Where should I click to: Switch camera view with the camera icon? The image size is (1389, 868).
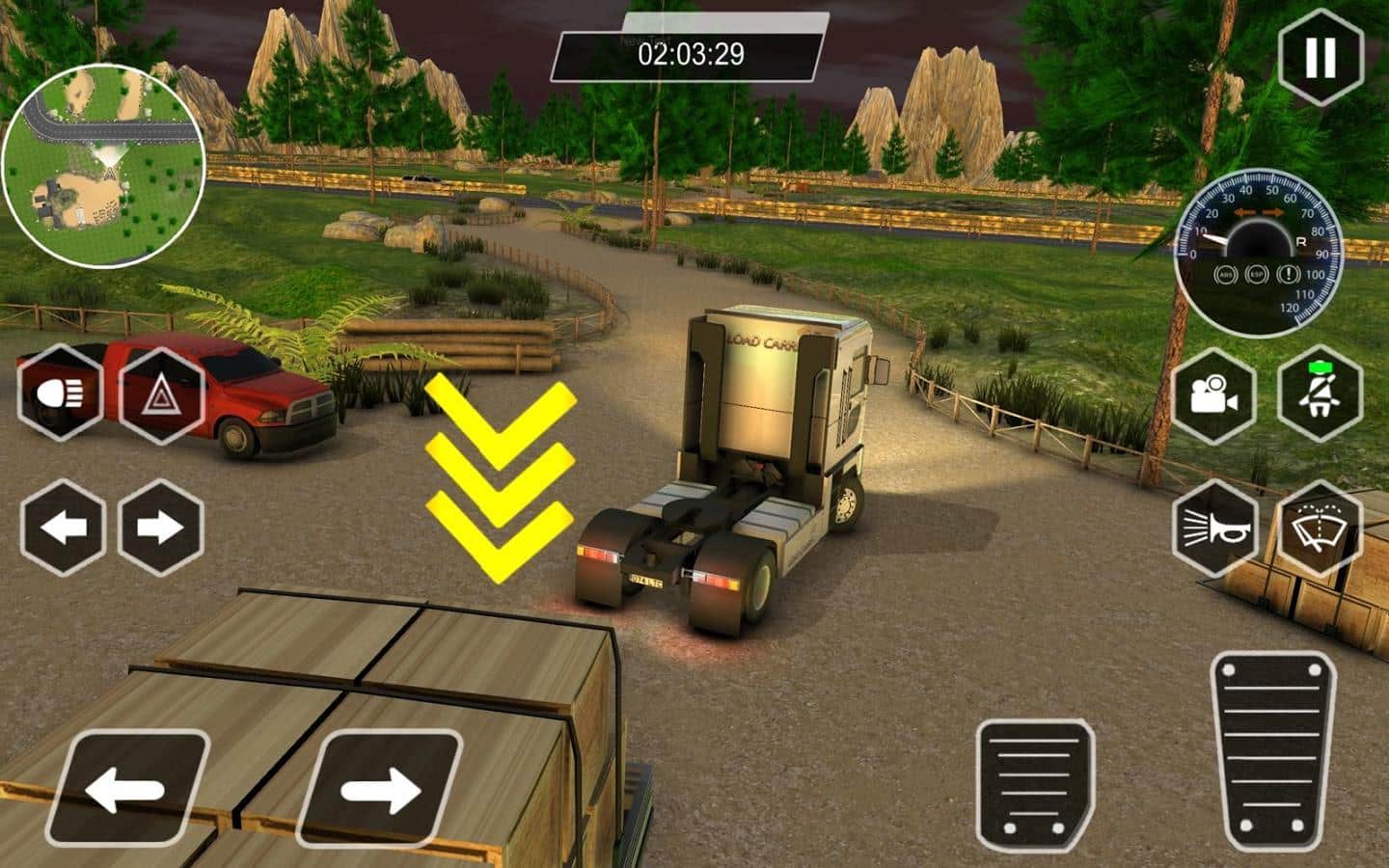coord(1213,393)
